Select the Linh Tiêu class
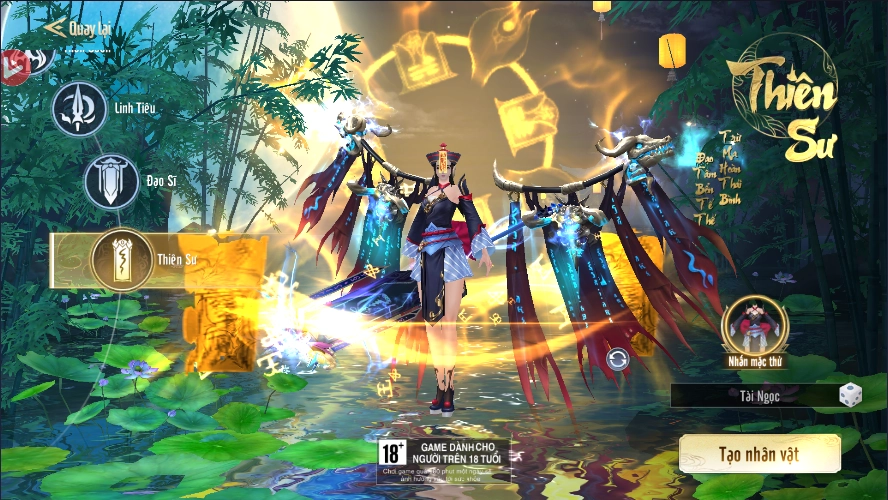Viewport: 888px width, 500px height. [81, 108]
